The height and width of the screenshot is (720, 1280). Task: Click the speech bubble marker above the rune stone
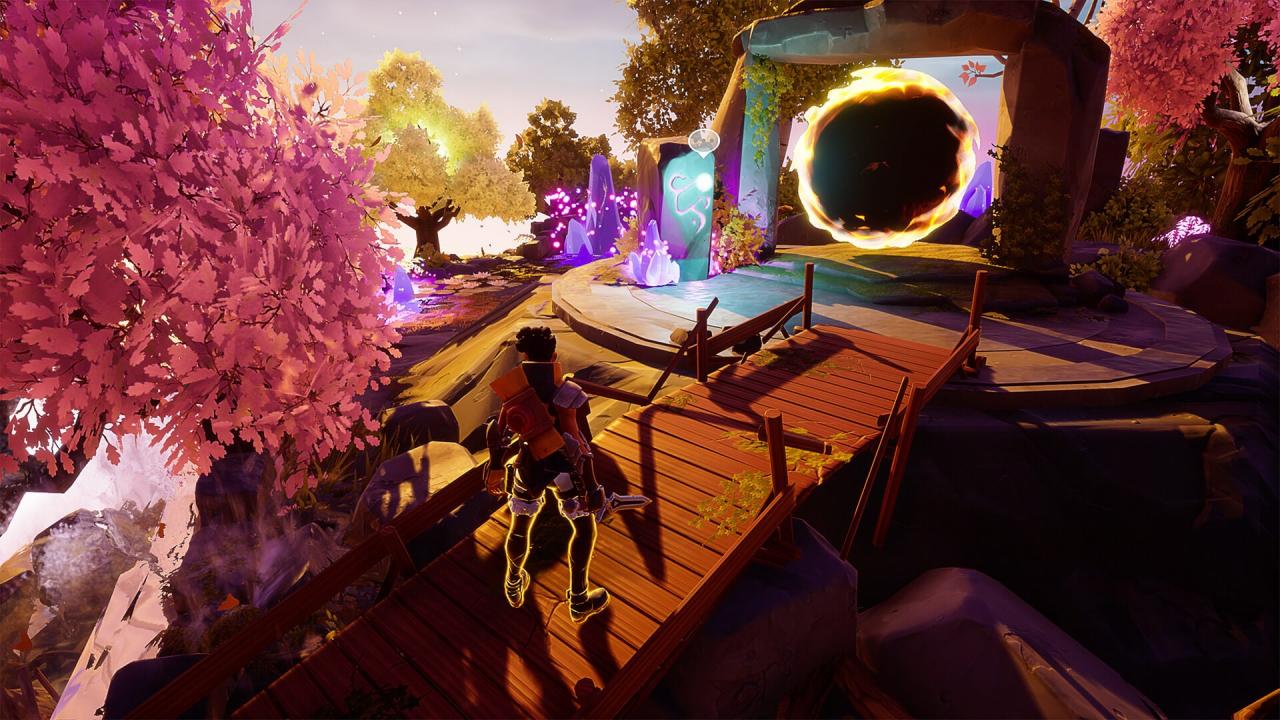tap(705, 141)
